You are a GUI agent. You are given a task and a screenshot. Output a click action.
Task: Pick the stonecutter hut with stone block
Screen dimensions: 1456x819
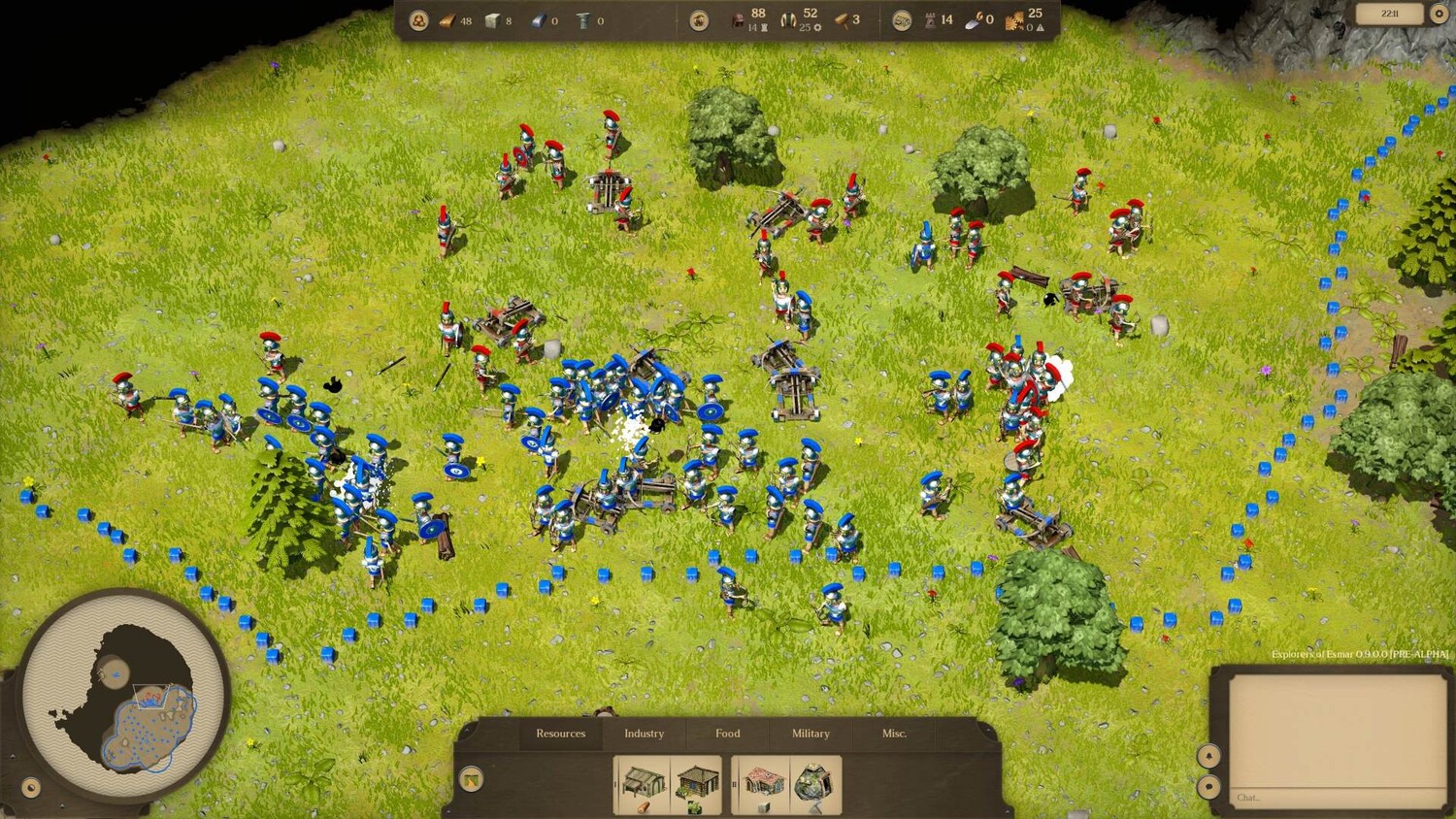(762, 784)
